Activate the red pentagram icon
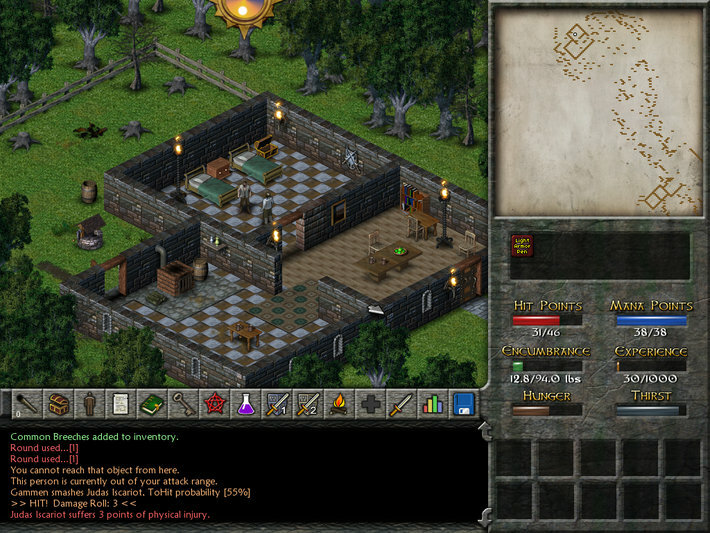The height and width of the screenshot is (533, 710). tap(214, 404)
